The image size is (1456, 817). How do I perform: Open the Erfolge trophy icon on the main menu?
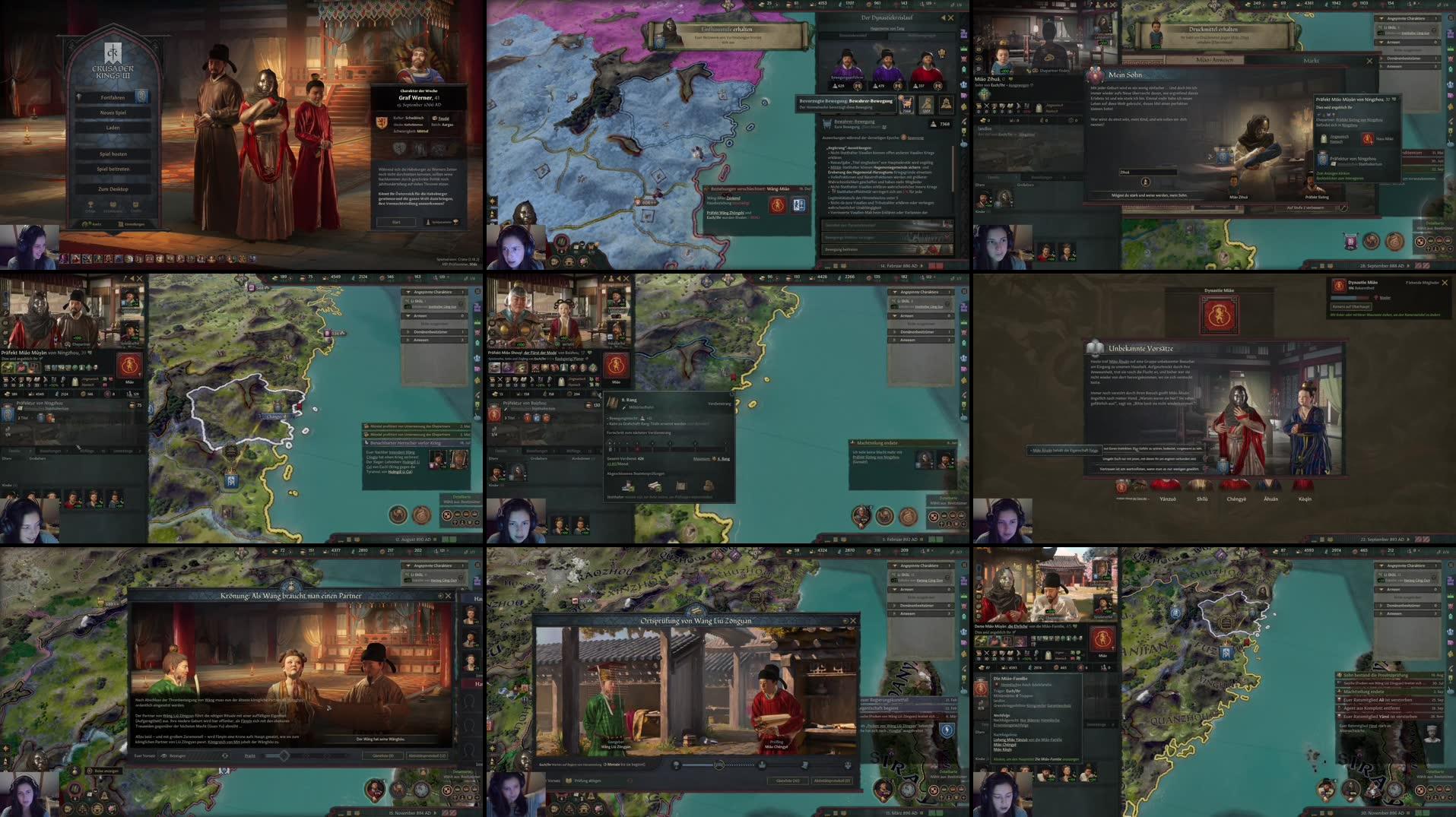coord(90,204)
